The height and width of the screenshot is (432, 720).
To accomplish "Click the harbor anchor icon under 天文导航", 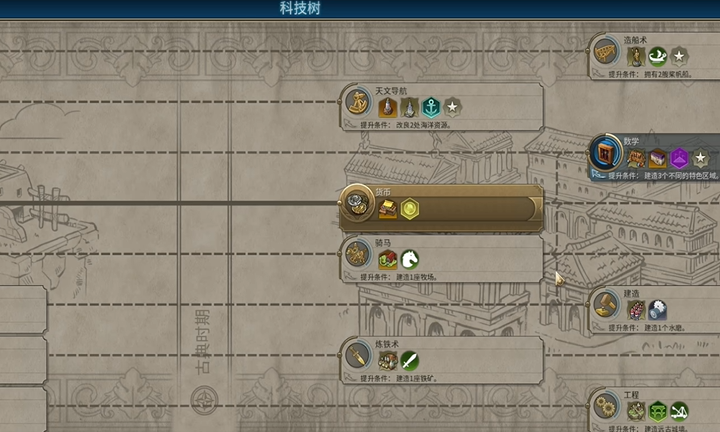I will pos(431,107).
